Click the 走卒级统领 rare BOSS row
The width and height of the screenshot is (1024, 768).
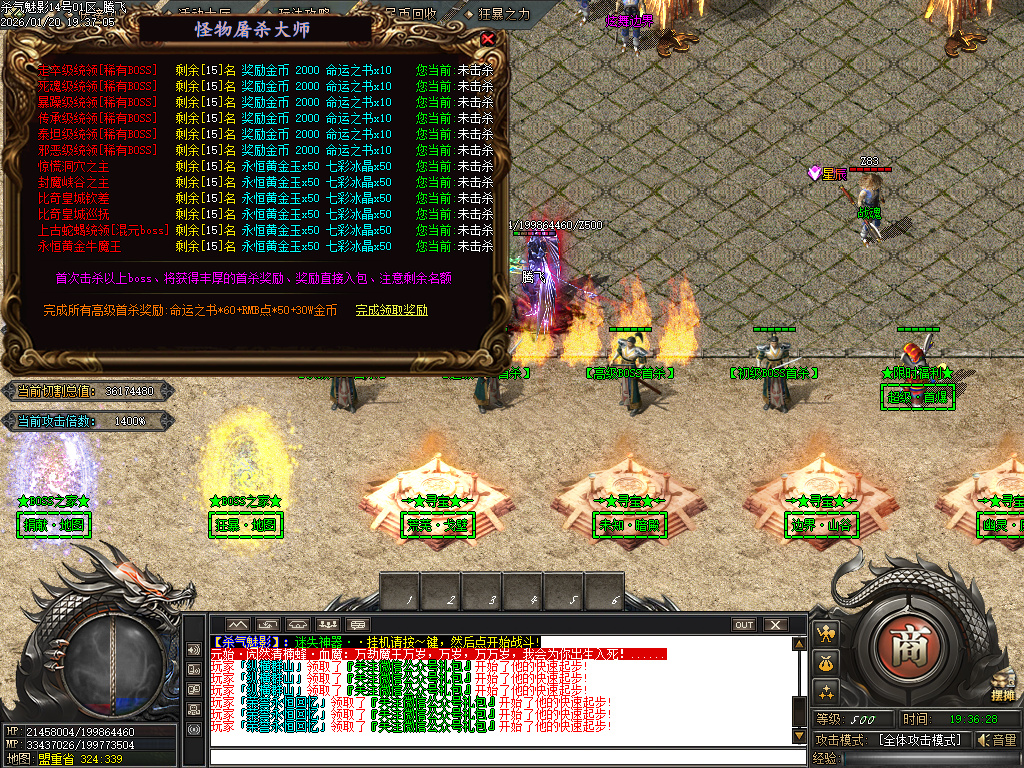[x=97, y=70]
